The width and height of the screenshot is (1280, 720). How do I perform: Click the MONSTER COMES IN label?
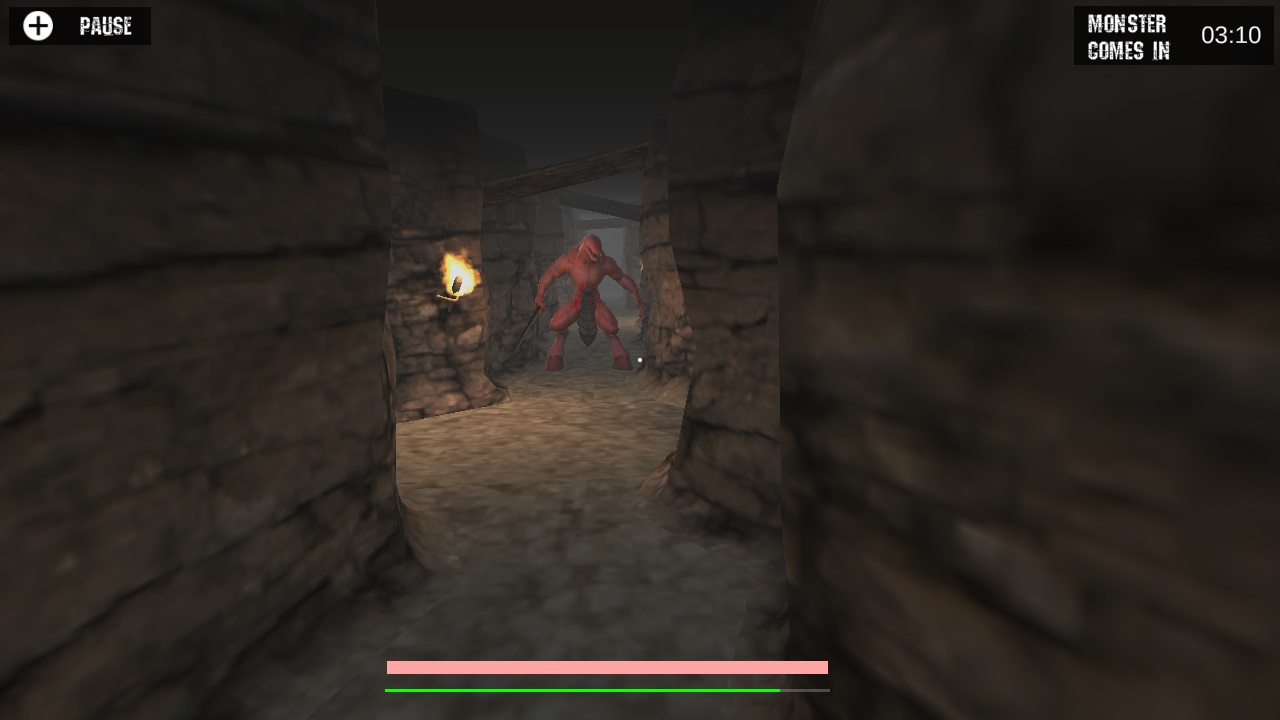coord(1127,37)
